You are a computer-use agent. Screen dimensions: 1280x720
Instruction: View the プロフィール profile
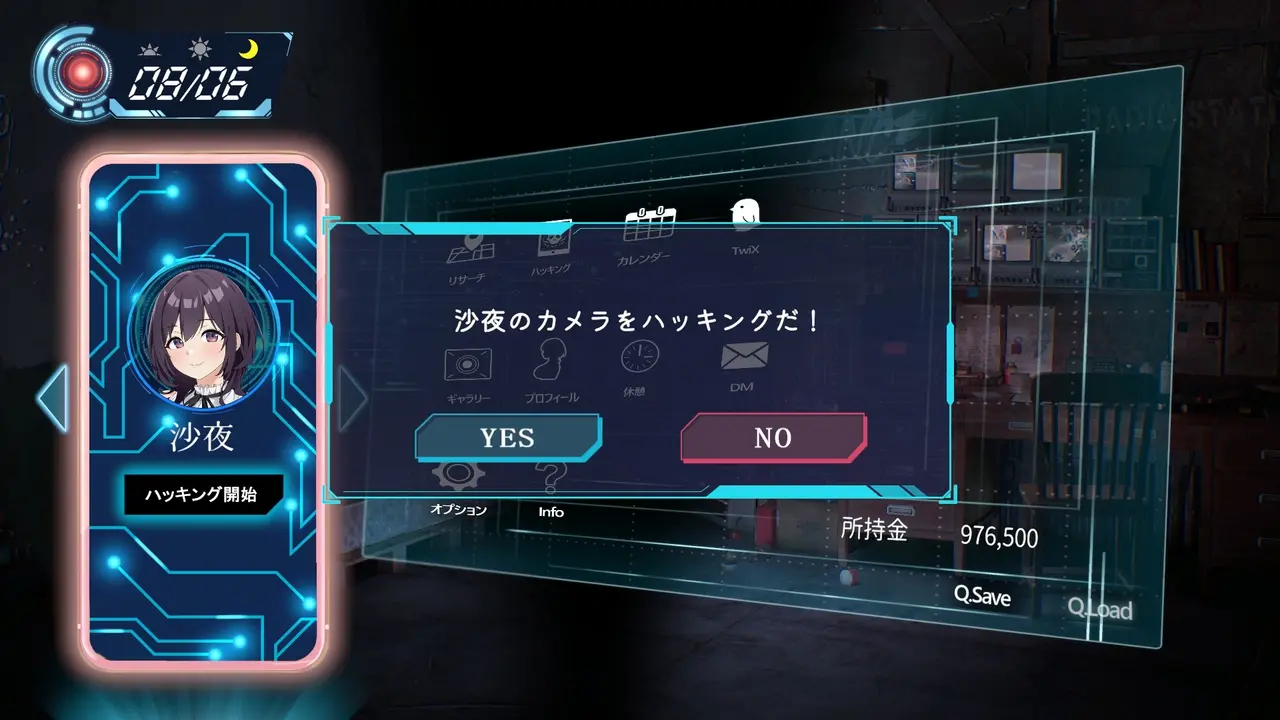point(552,368)
